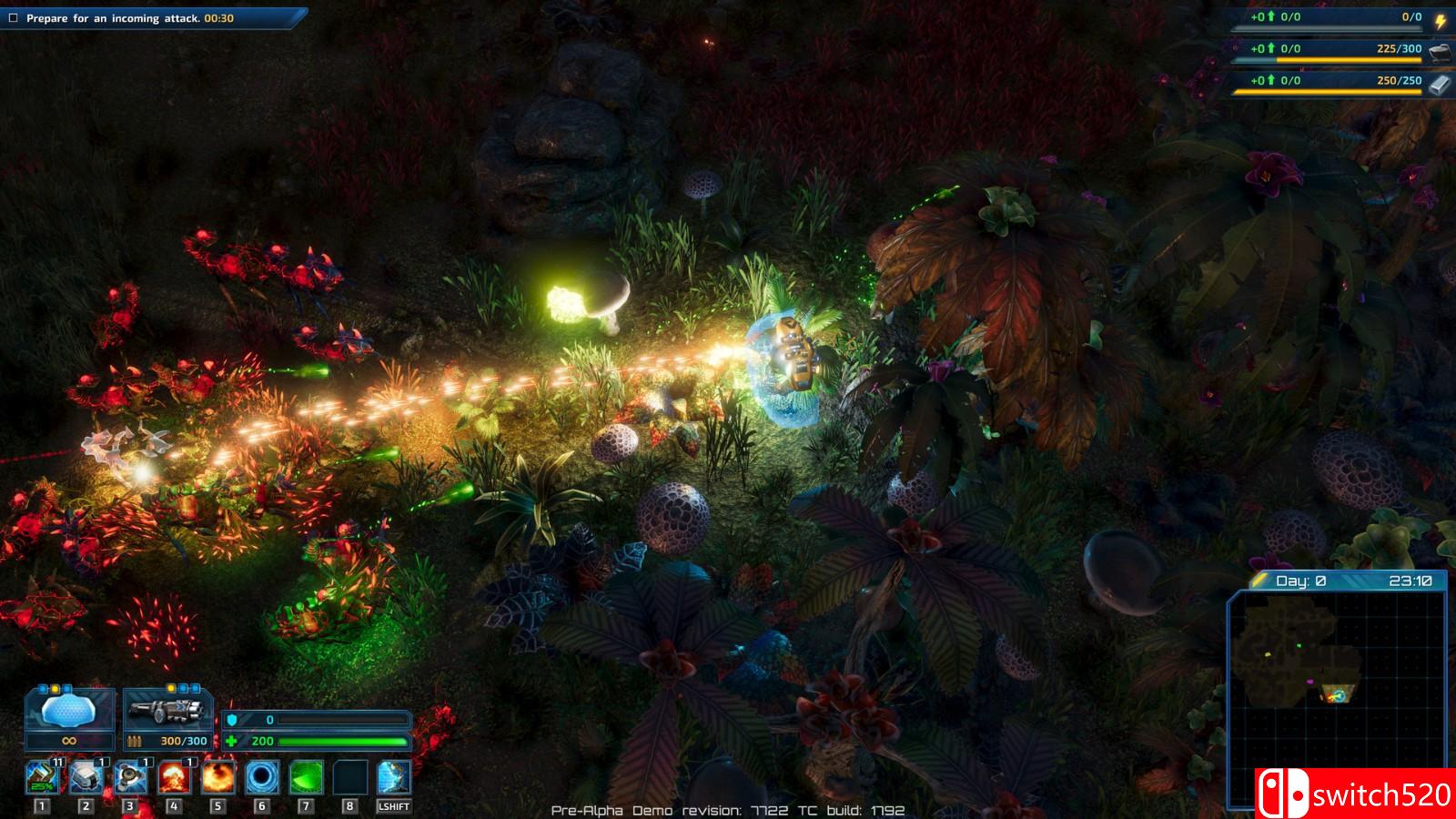
Task: Deploy the round mine item
Action: pos(130,778)
